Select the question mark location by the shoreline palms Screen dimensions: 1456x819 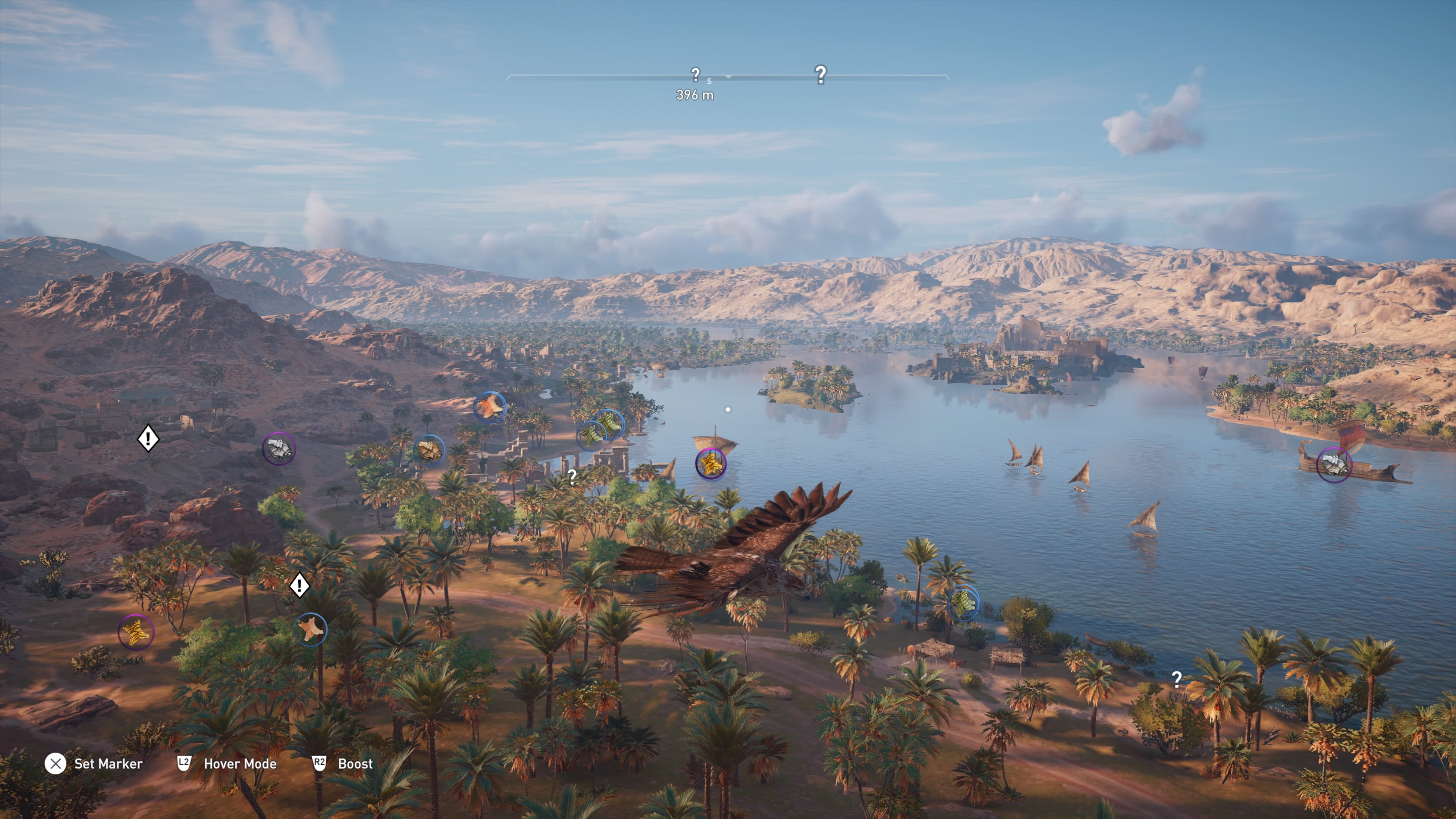pyautogui.click(x=1176, y=679)
